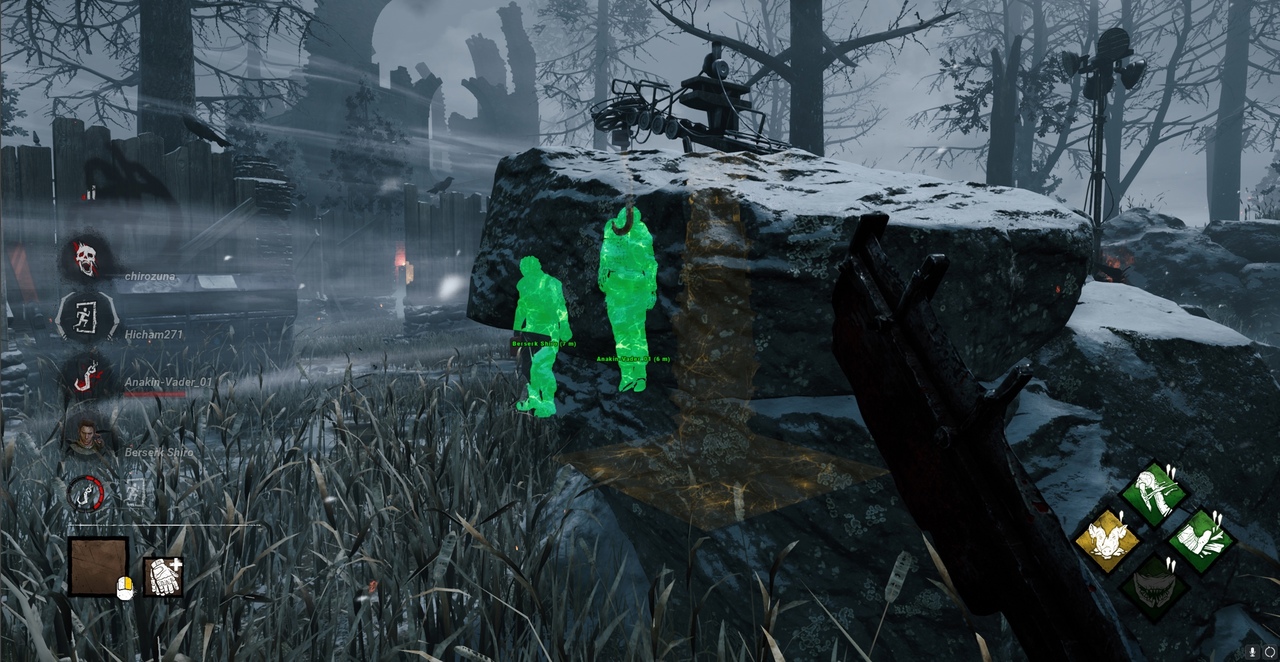1280x662 pixels.
Task: Select the faded exit gate icon
Action: coord(135,491)
